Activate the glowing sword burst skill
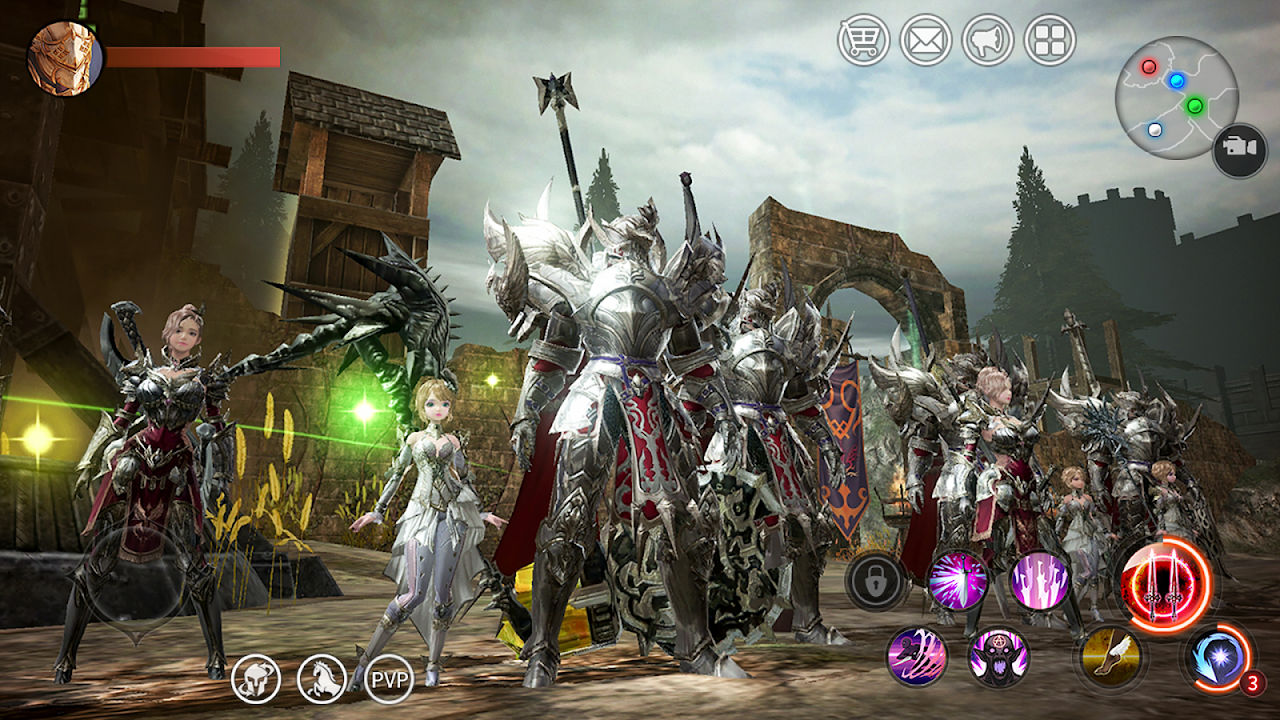This screenshot has width=1280, height=720. coord(958,580)
